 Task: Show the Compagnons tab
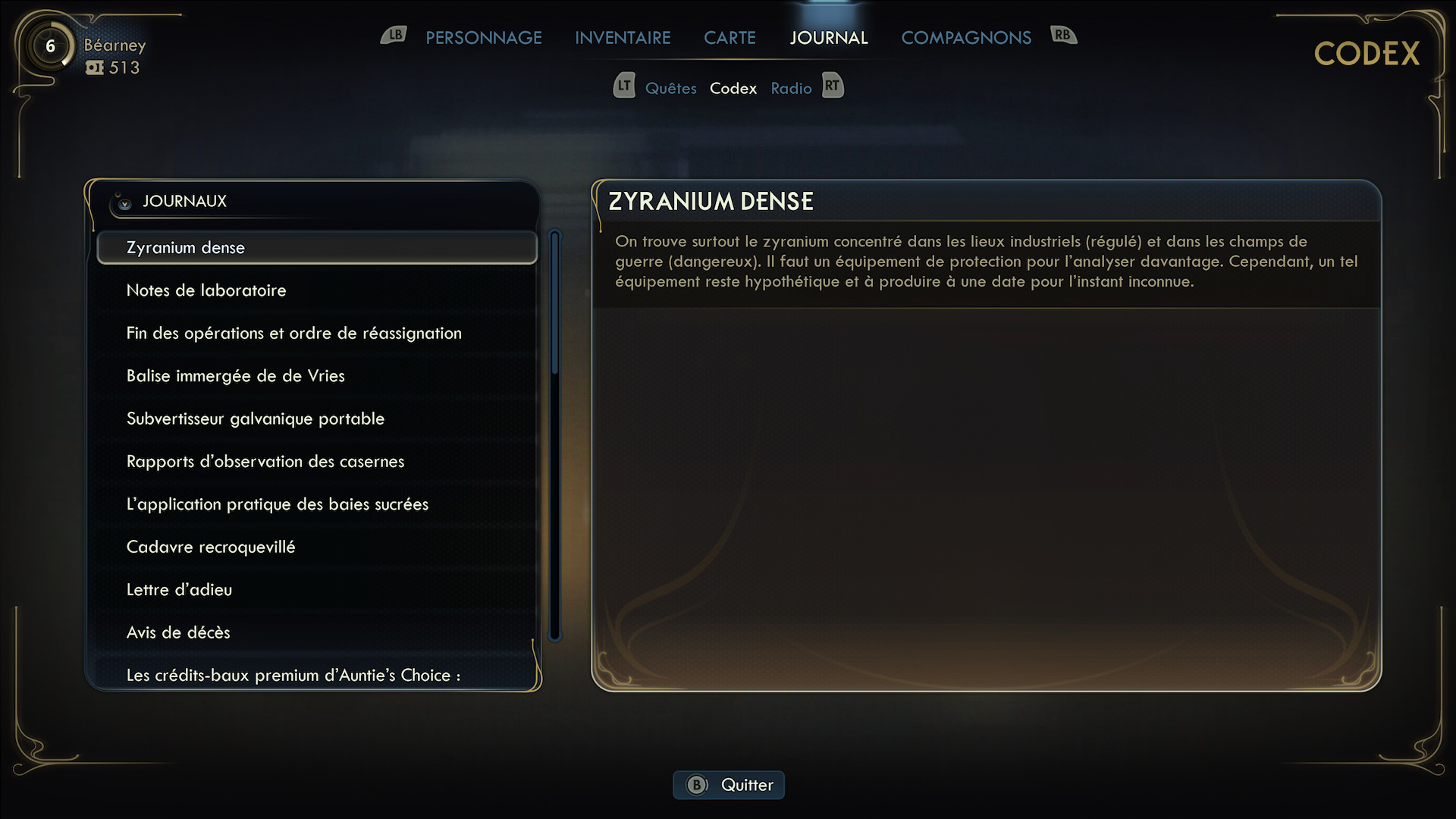965,38
